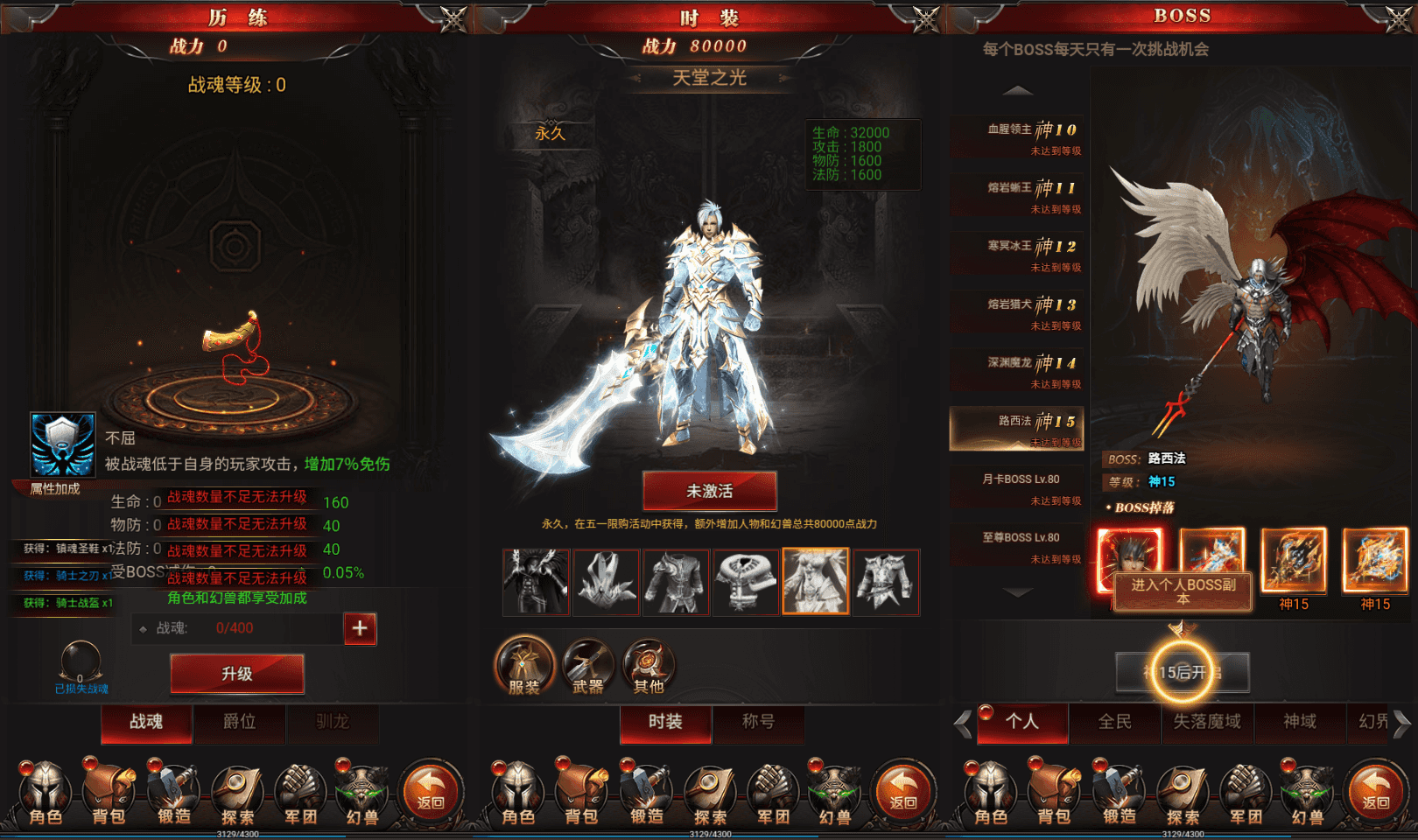Select the highlighted costume thumbnail
Screen dimensions: 1418x840
coord(815,582)
